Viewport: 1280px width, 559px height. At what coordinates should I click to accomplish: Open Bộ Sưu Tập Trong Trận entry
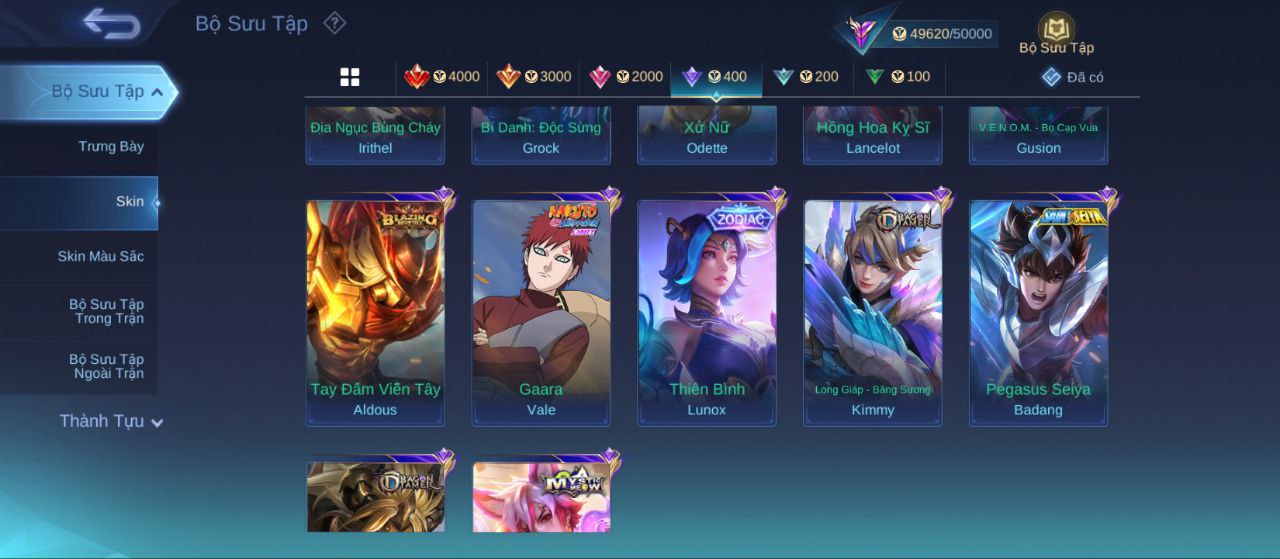click(x=106, y=312)
